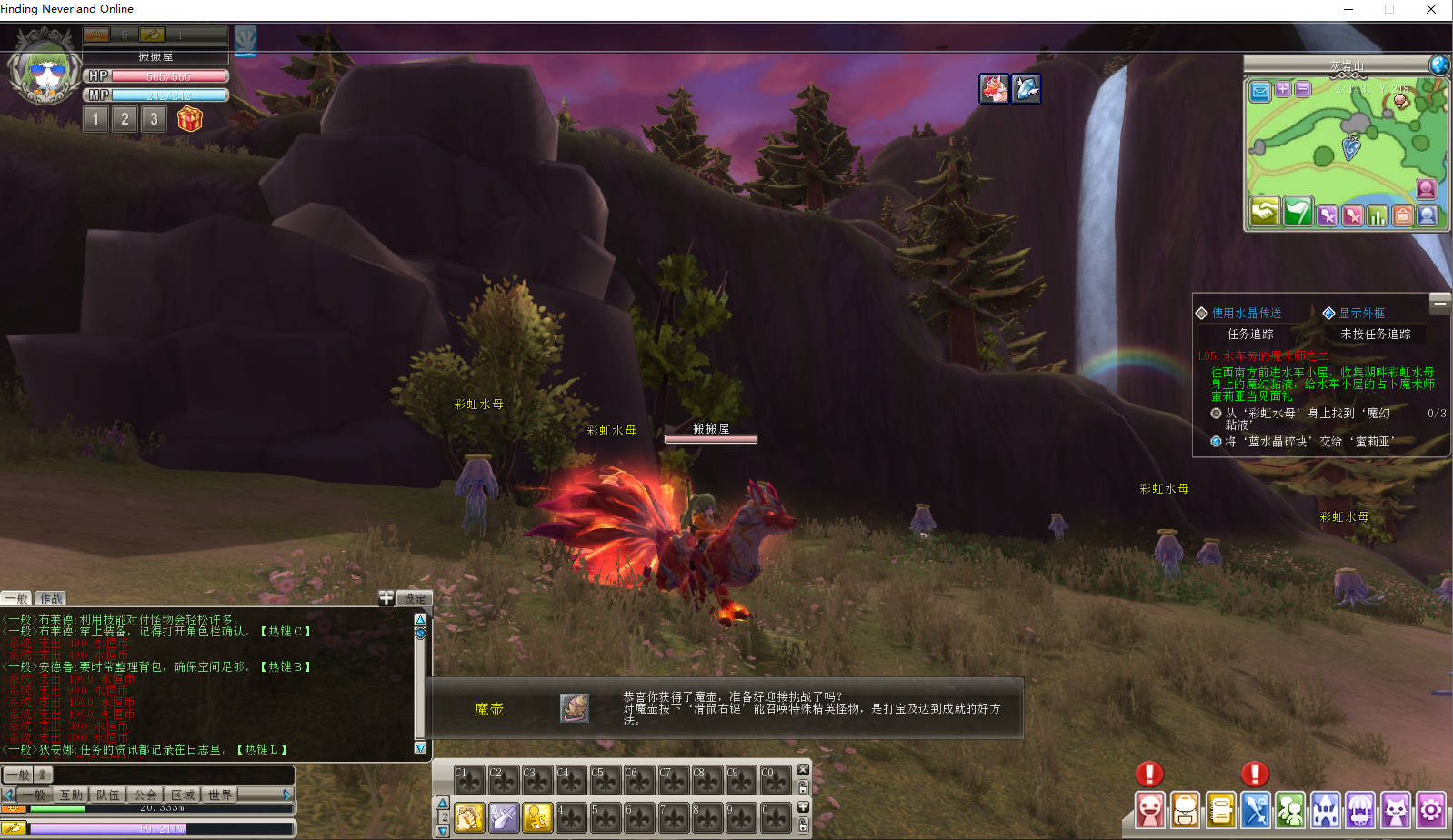Open the yellow quest journal icon

click(x=1220, y=809)
